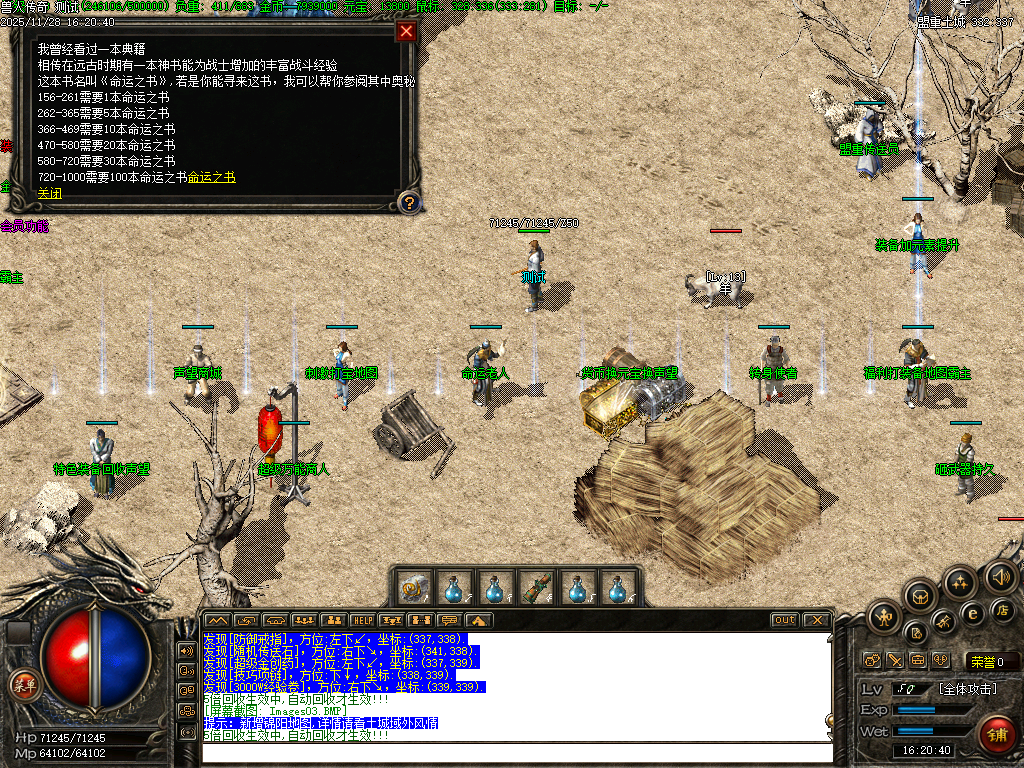Close the NPC dialogue window
Screen dimensions: 1024x768
406,31
